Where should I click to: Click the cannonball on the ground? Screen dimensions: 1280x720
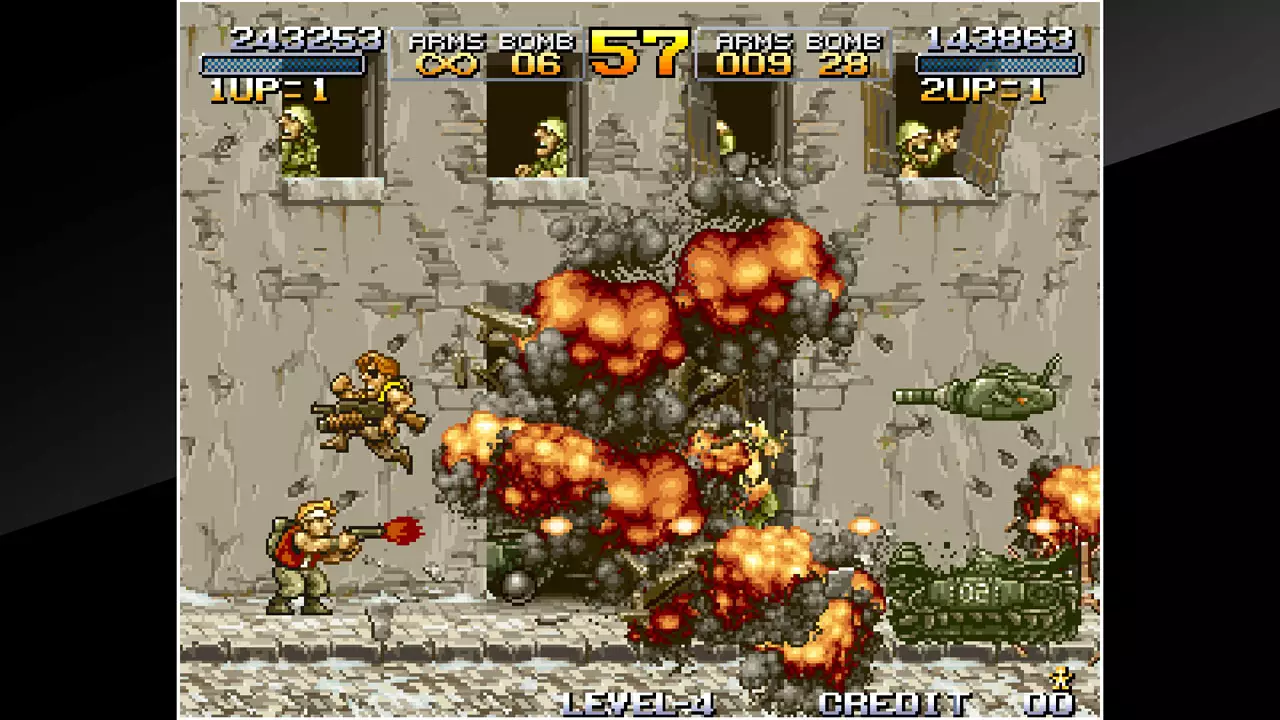pyautogui.click(x=520, y=585)
